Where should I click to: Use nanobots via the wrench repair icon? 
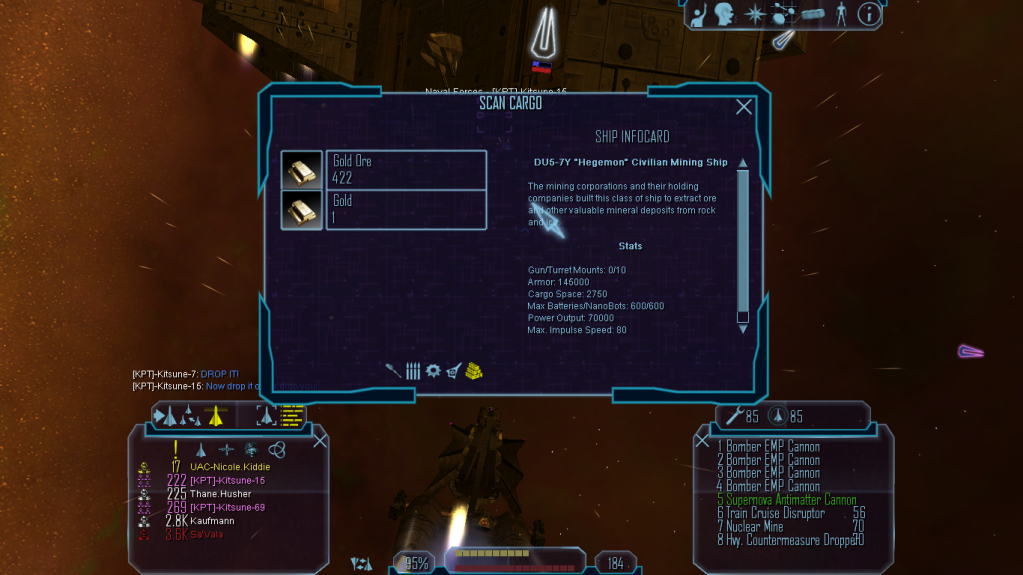736,416
